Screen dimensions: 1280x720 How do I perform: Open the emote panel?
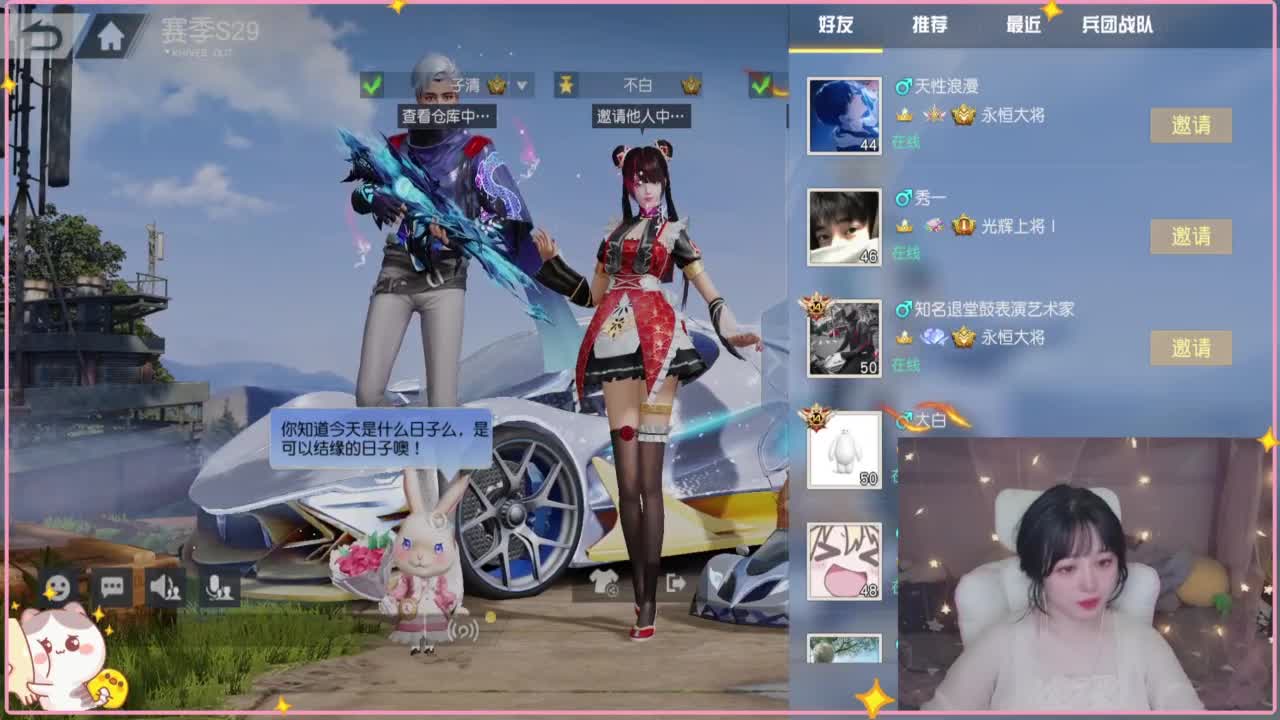(58, 589)
